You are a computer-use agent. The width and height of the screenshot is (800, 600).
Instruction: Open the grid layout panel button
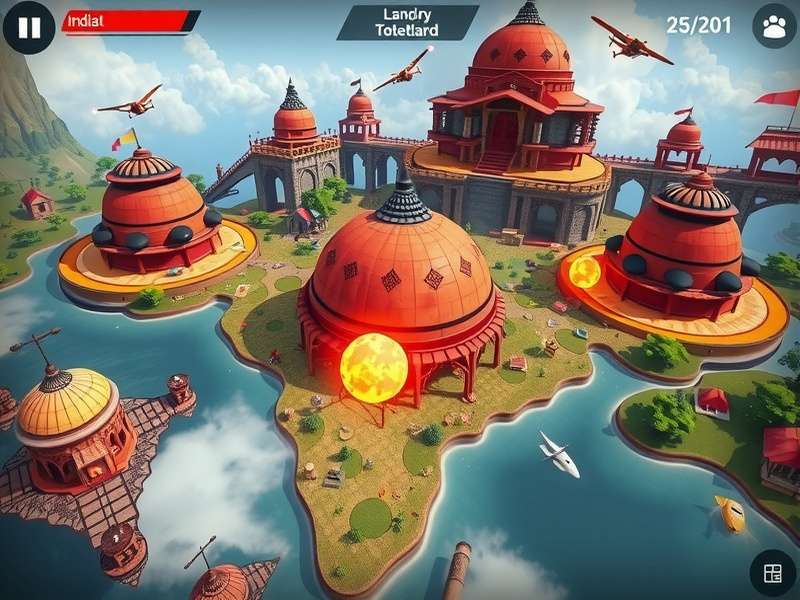click(x=772, y=573)
